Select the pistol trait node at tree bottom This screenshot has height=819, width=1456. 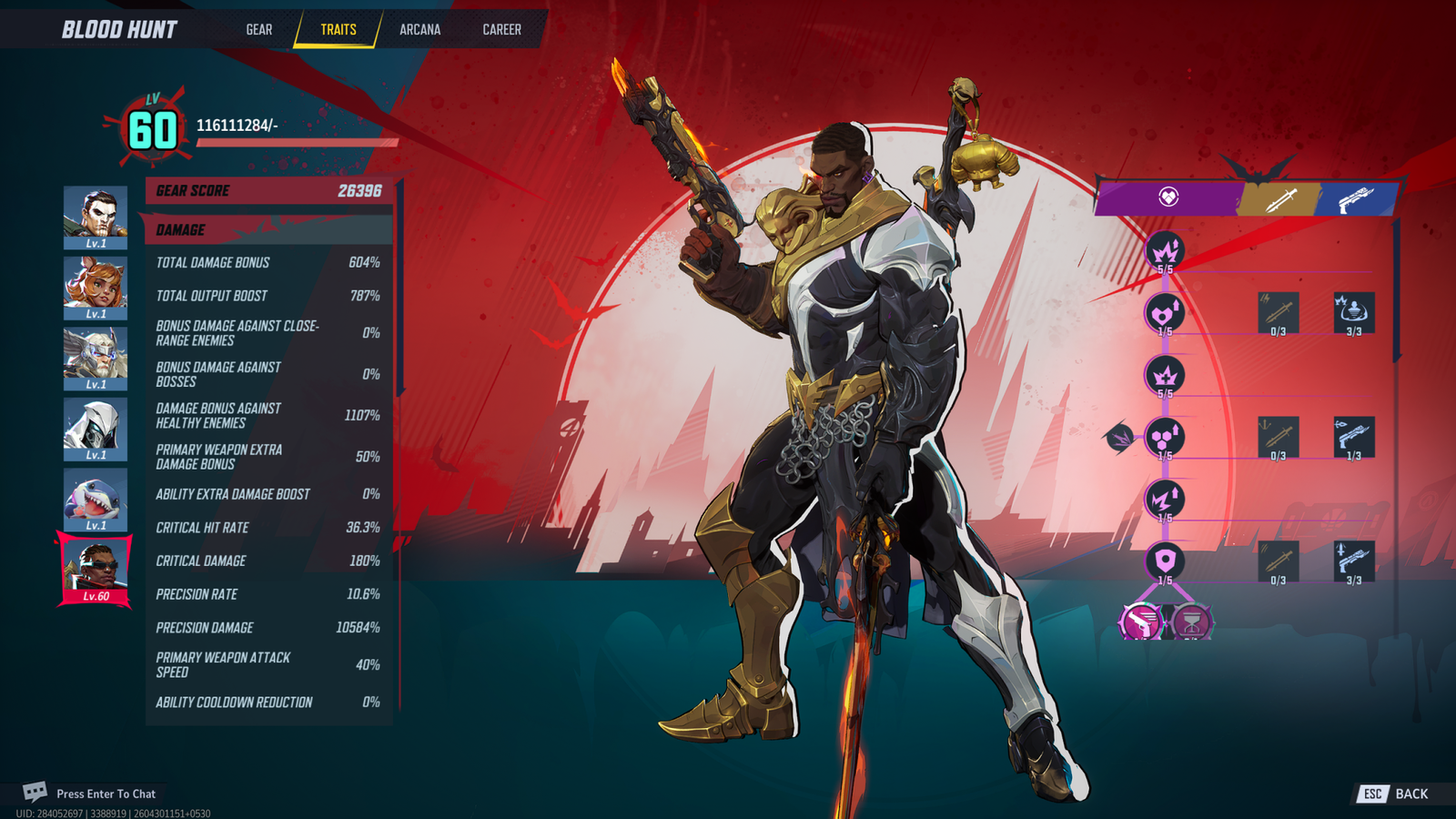point(1141,622)
